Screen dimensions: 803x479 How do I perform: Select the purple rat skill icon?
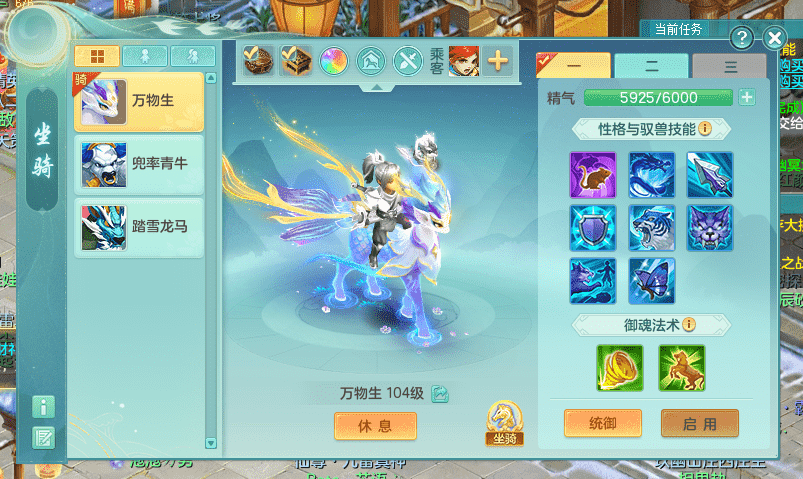tap(593, 174)
